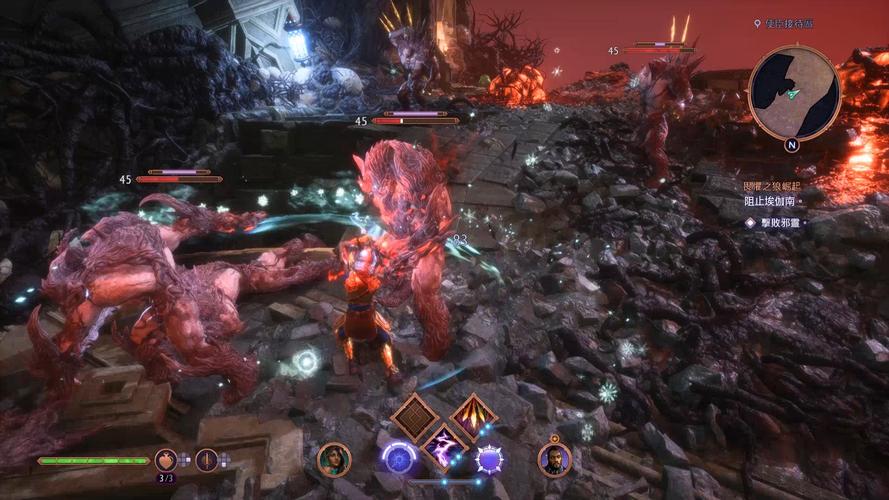The width and height of the screenshot is (889, 500).
Task: Select the female companion portrait
Action: 334,460
